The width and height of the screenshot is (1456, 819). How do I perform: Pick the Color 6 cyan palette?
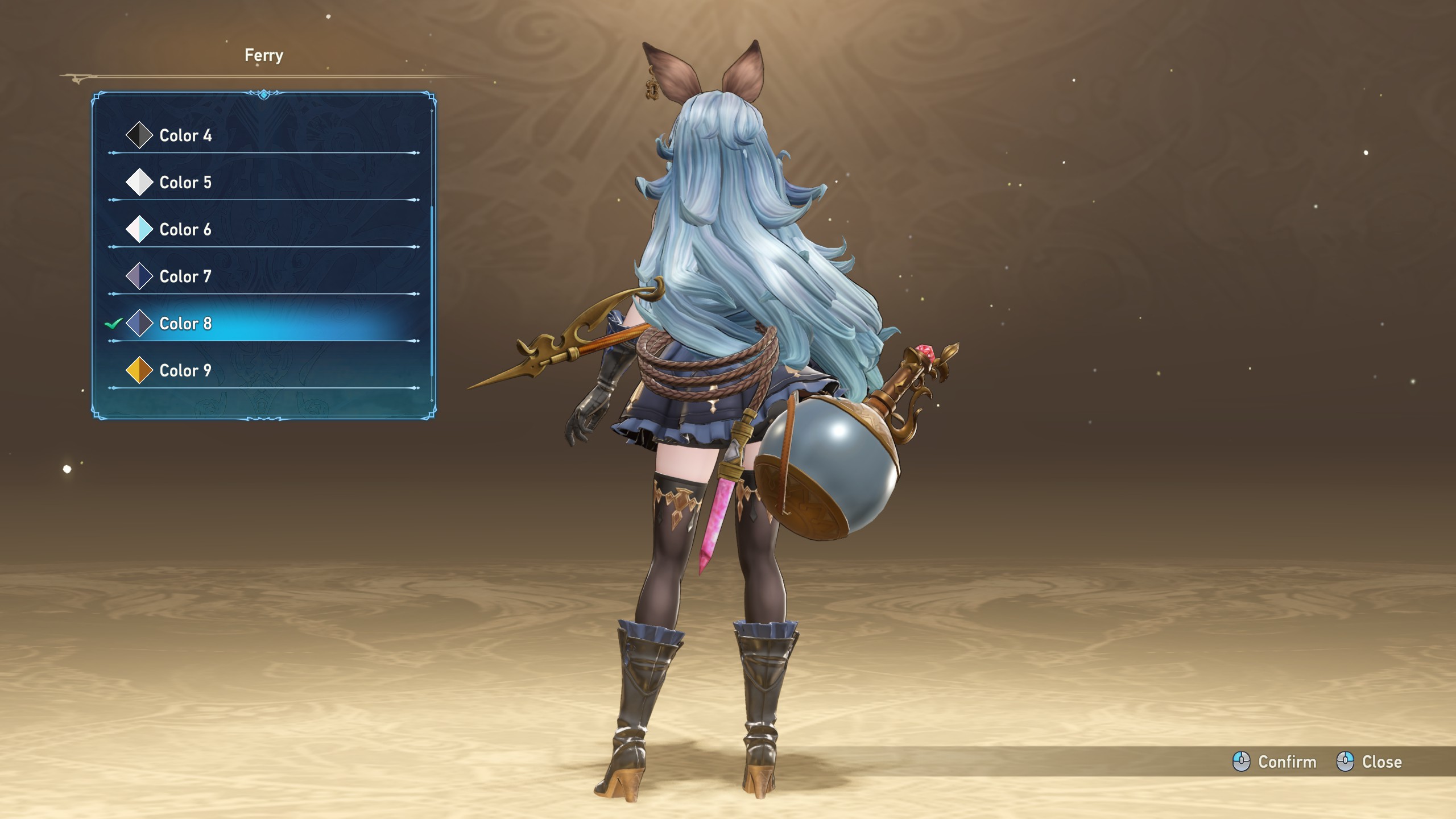tap(185, 230)
